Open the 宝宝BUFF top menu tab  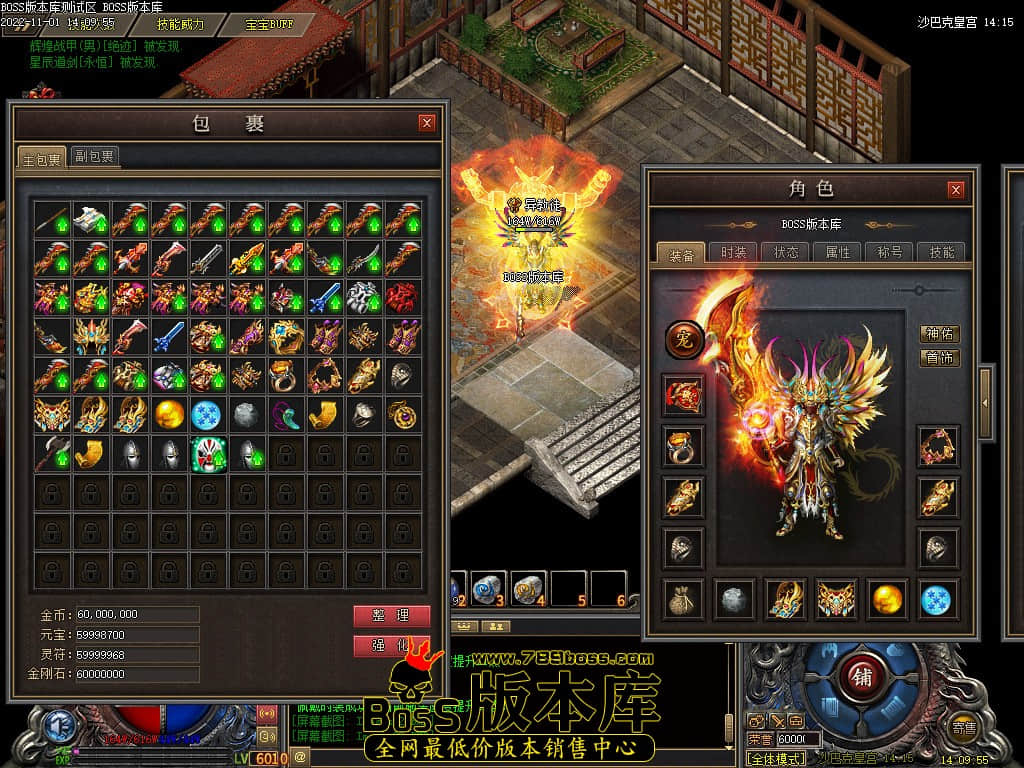pos(270,24)
